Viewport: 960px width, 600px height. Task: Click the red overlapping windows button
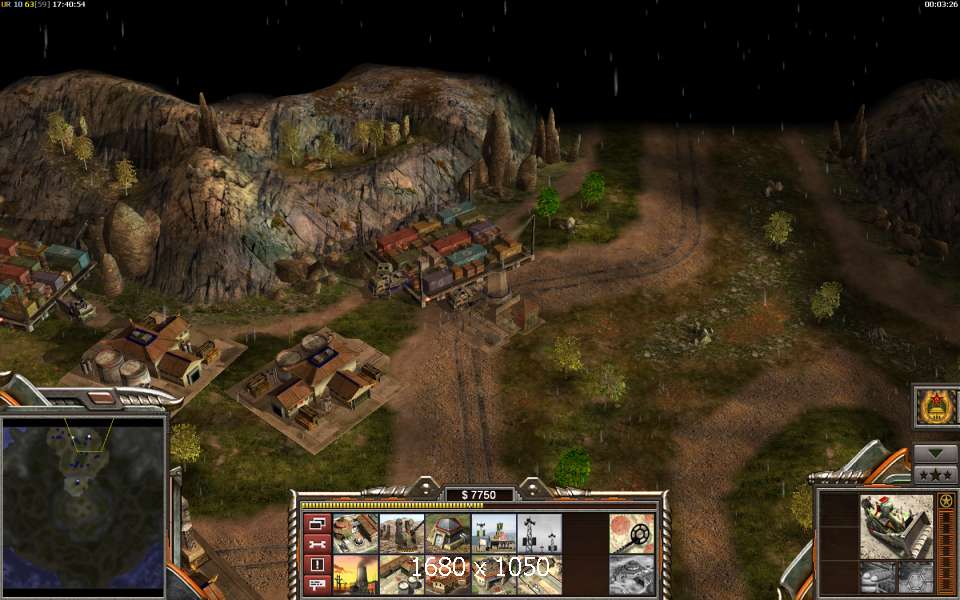(x=317, y=522)
